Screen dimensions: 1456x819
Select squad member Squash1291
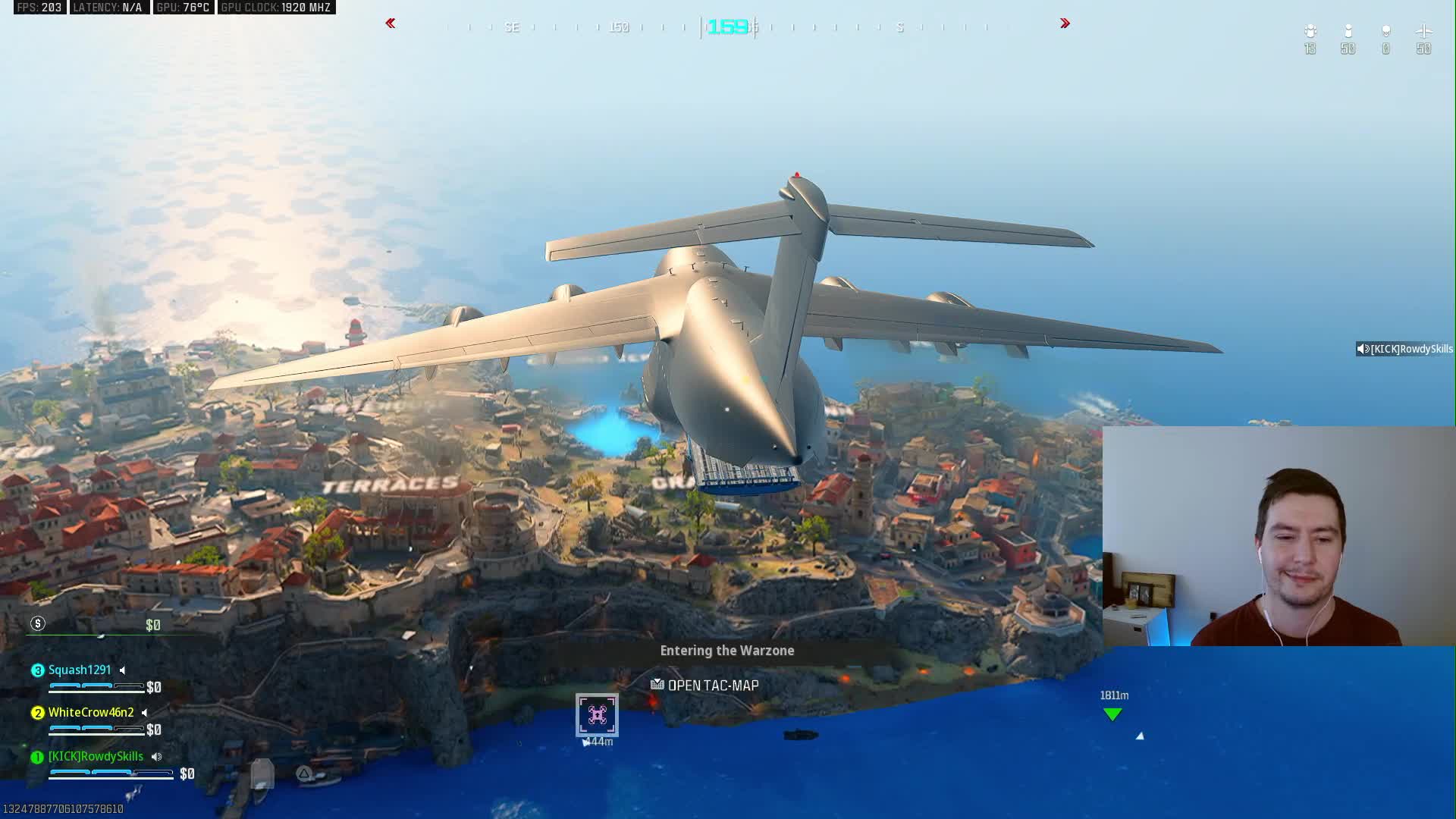tap(80, 670)
